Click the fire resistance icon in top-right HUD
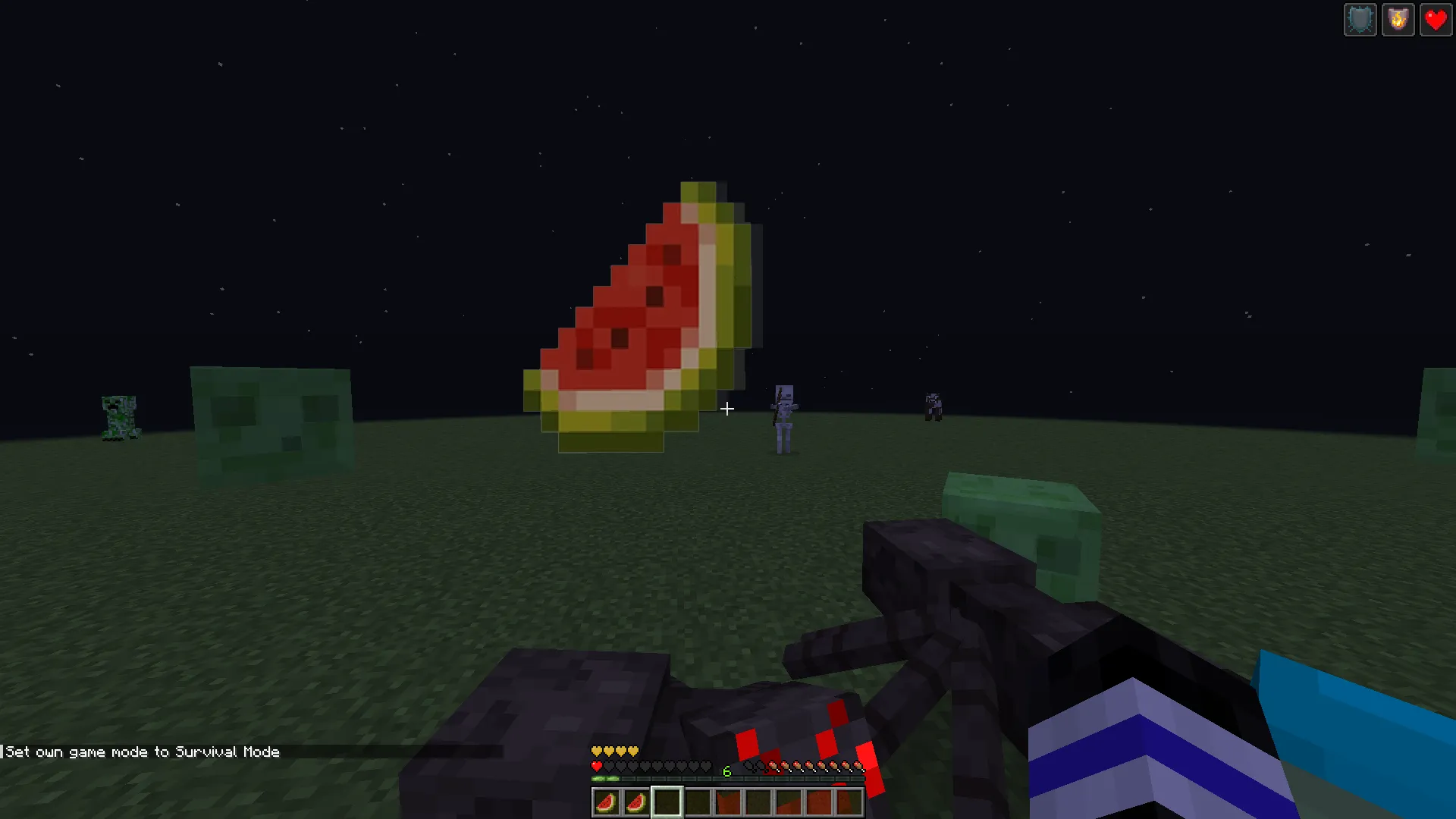This screenshot has height=819, width=1456. click(x=1398, y=19)
